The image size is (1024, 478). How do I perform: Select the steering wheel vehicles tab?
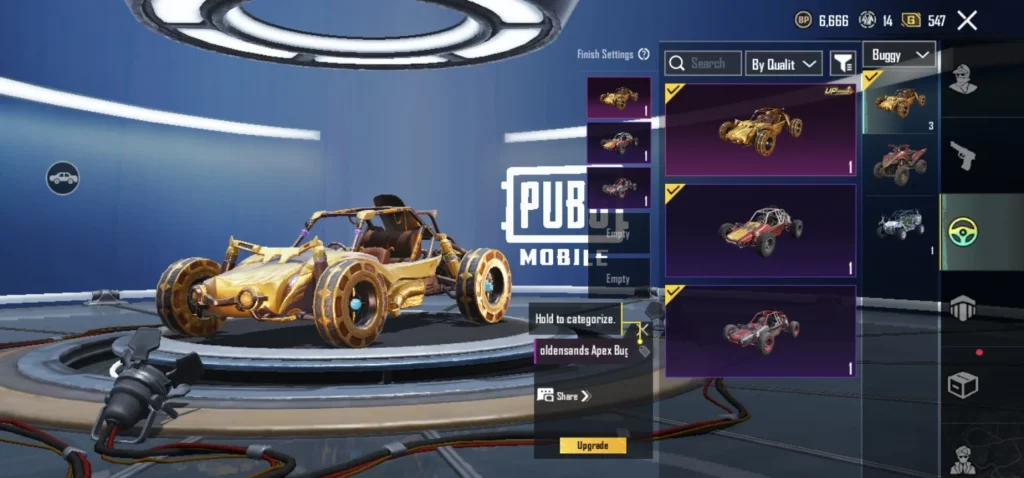click(963, 232)
